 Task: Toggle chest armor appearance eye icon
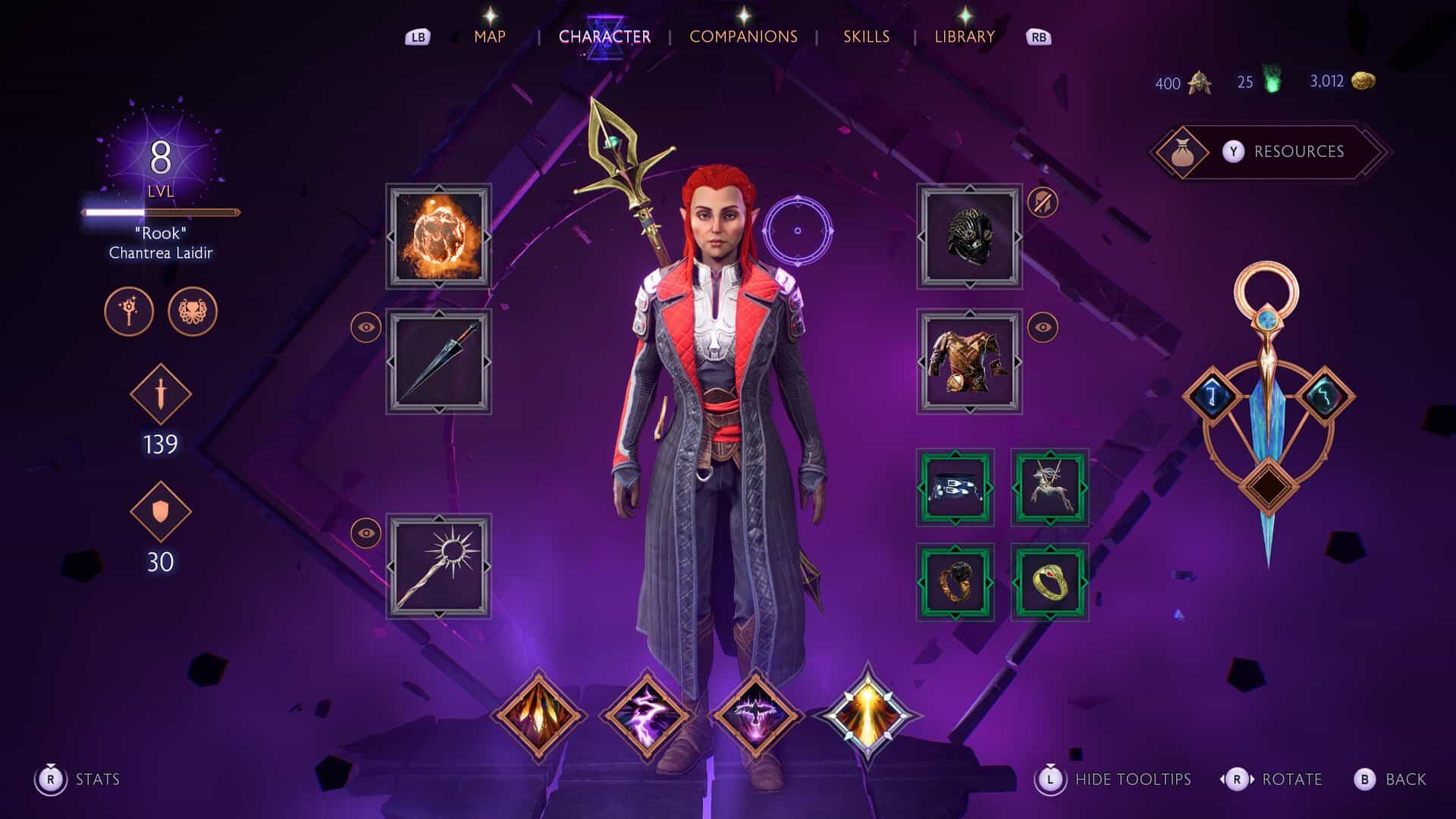1043,327
